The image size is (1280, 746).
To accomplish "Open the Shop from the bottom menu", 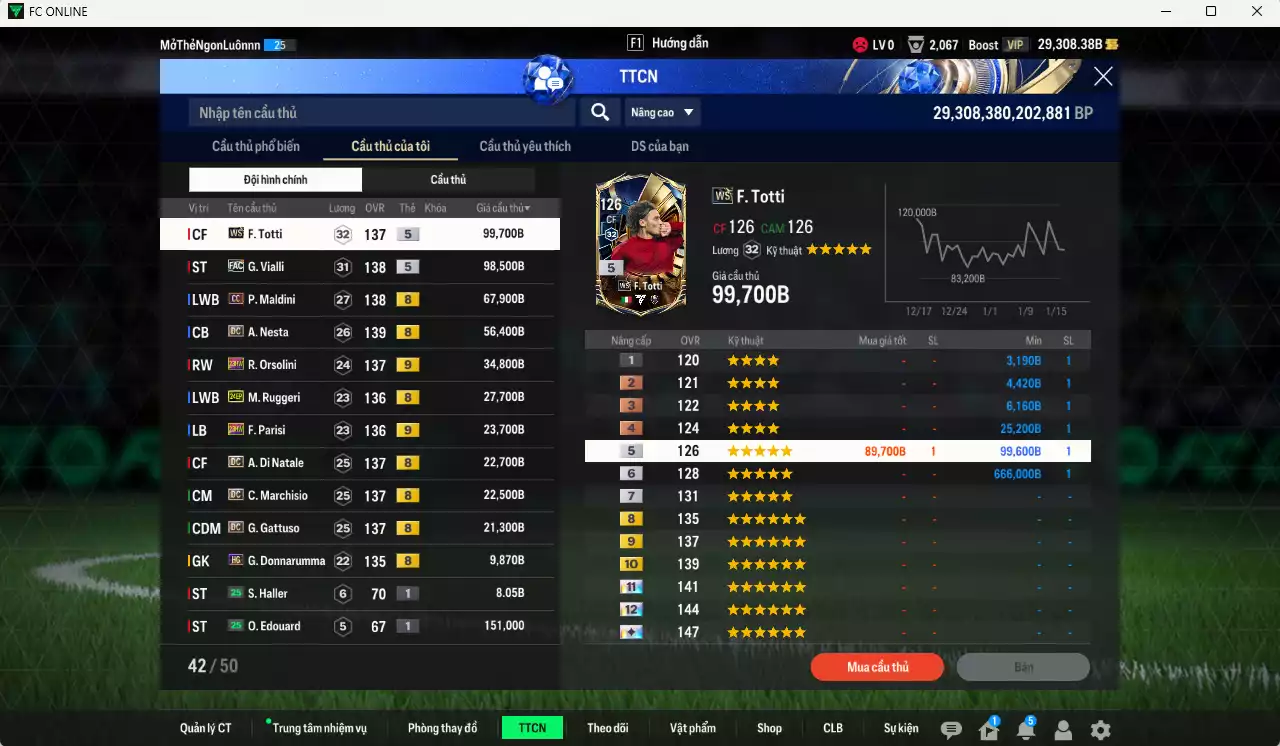I will 769,728.
